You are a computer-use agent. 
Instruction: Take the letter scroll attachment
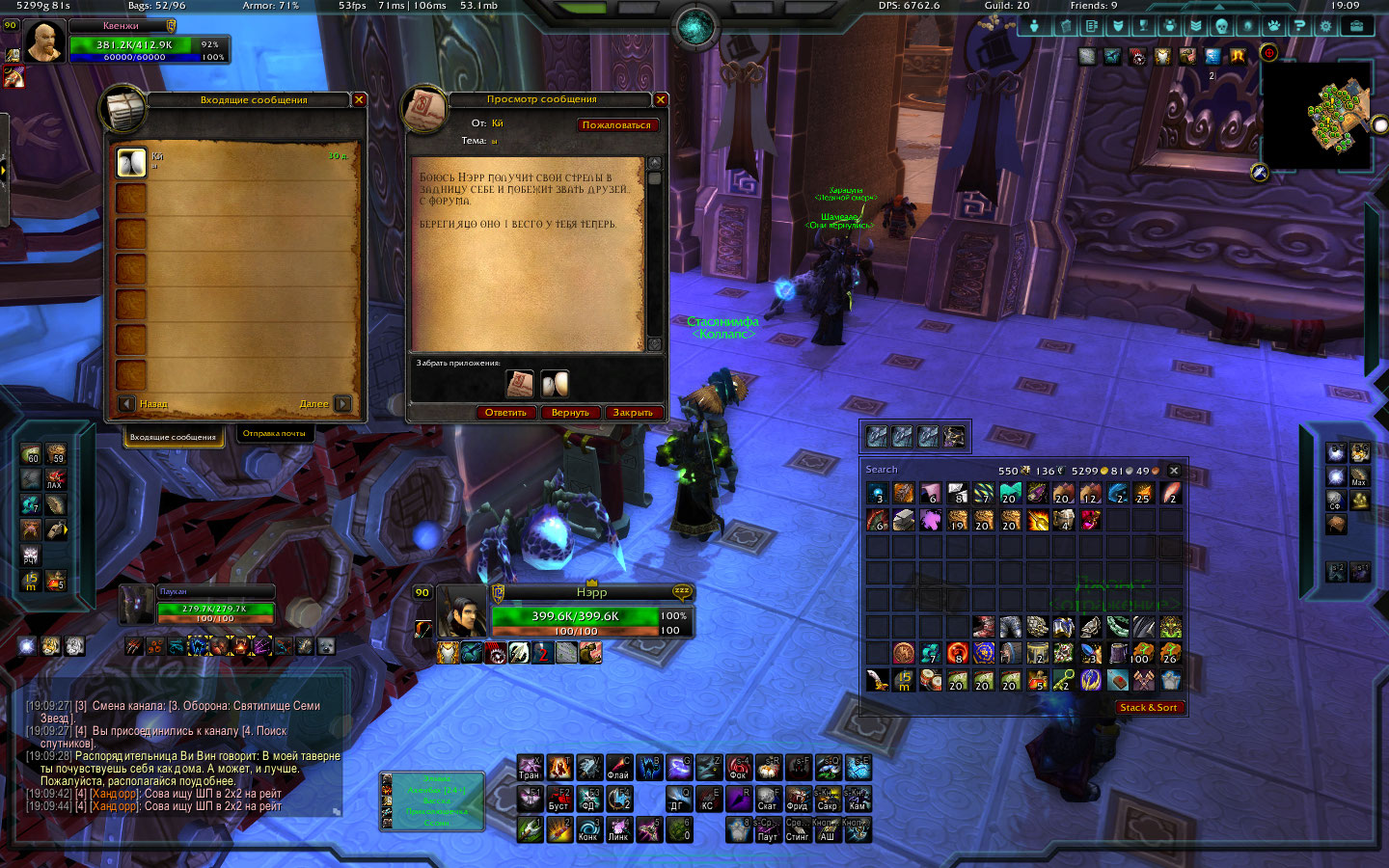click(520, 384)
